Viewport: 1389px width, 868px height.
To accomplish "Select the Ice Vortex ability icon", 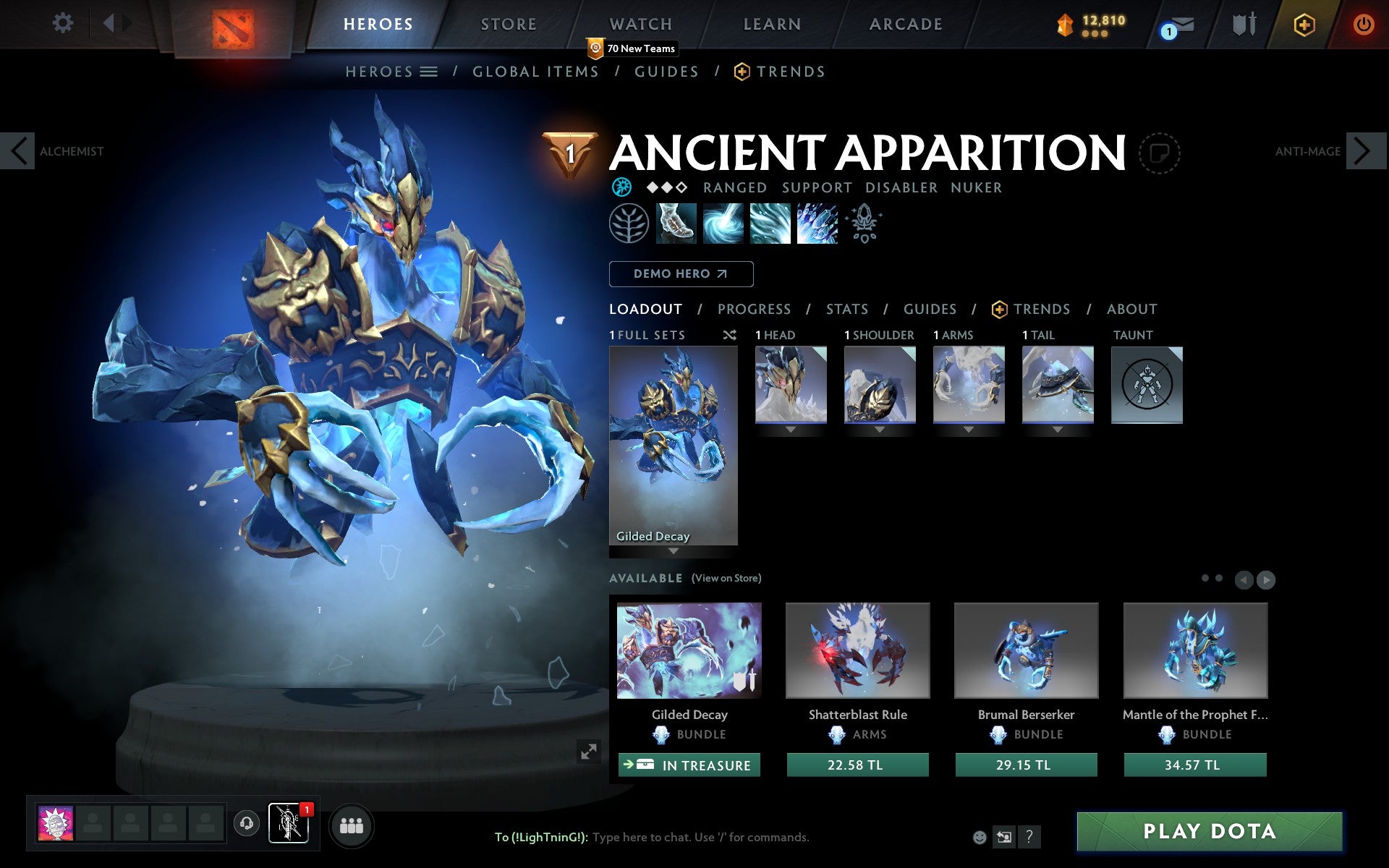I will (x=723, y=224).
